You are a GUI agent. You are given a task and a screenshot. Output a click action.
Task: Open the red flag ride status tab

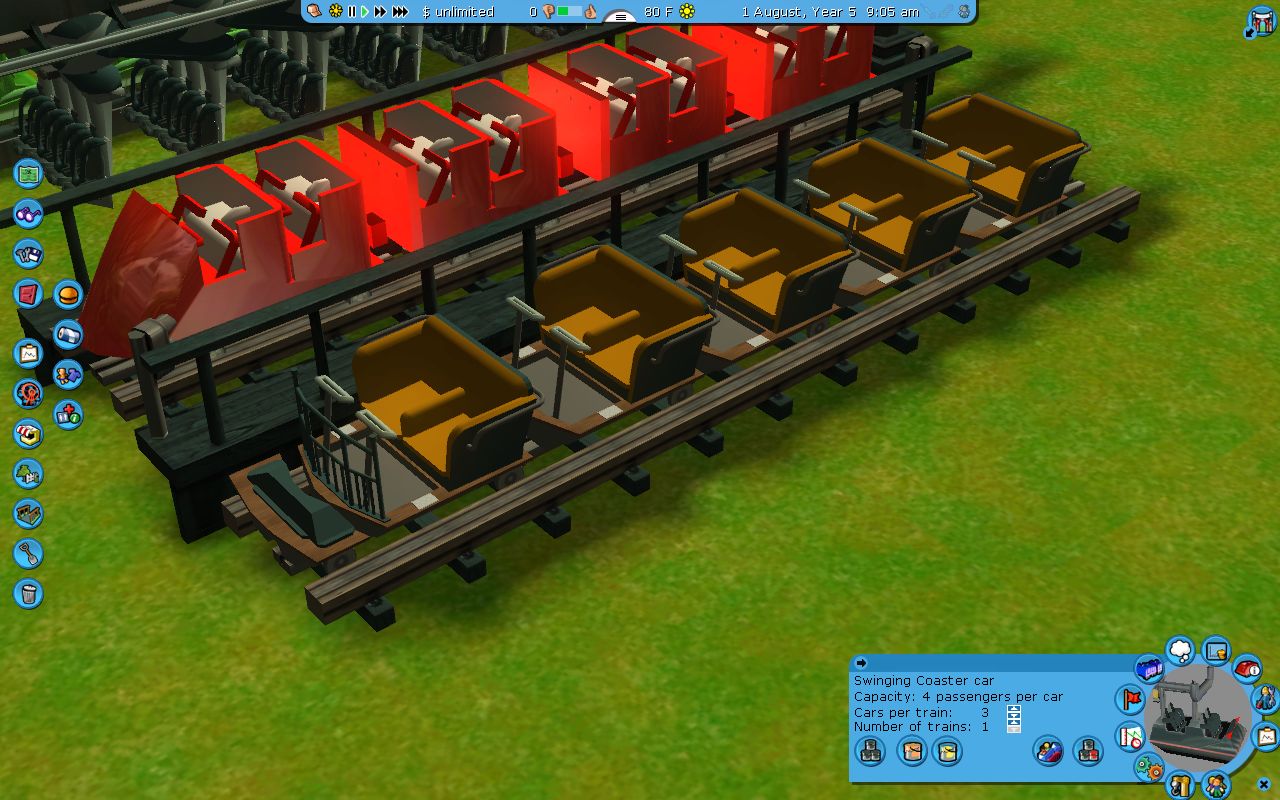(x=1131, y=698)
